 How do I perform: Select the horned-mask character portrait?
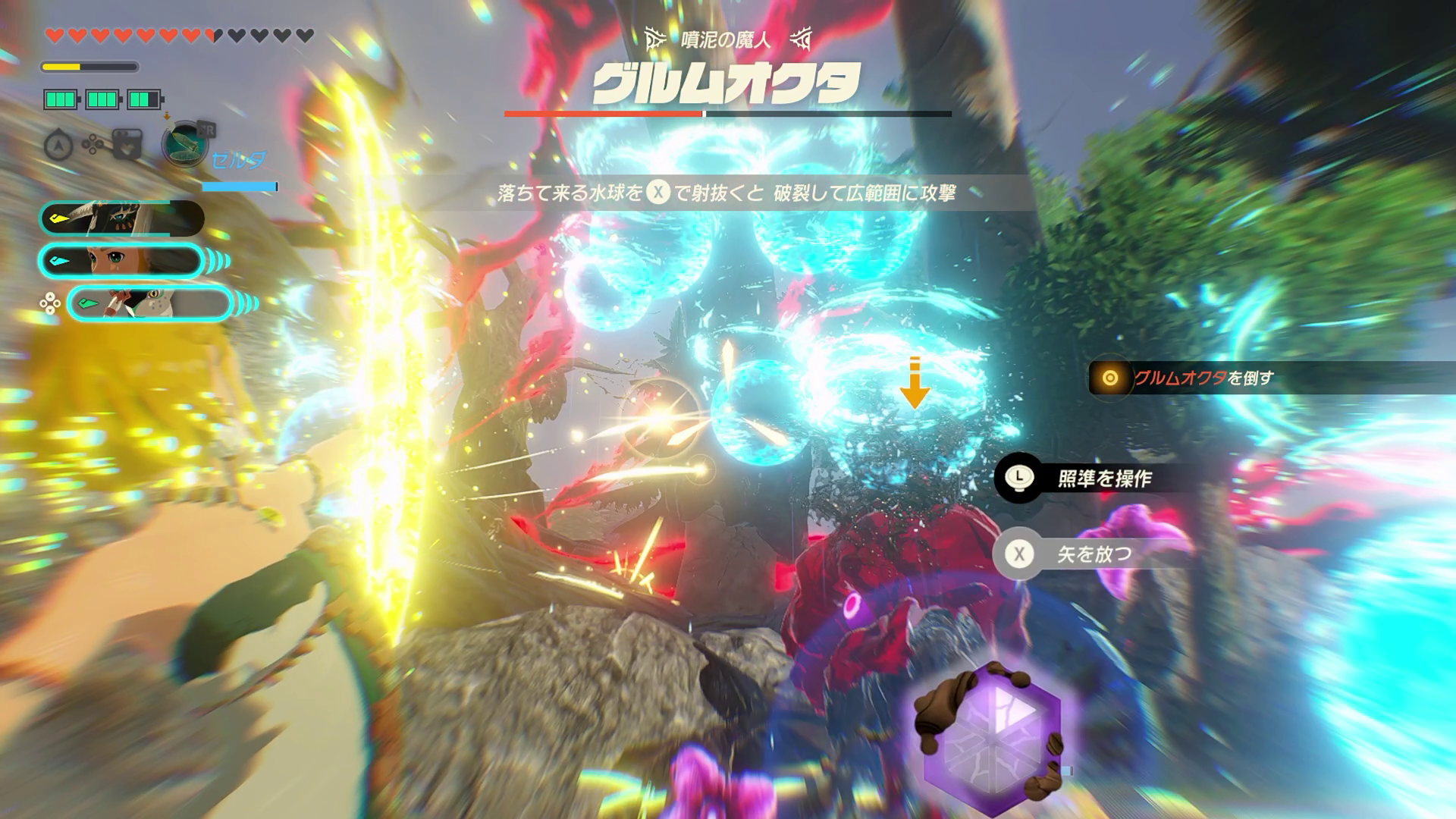pyautogui.click(x=121, y=218)
